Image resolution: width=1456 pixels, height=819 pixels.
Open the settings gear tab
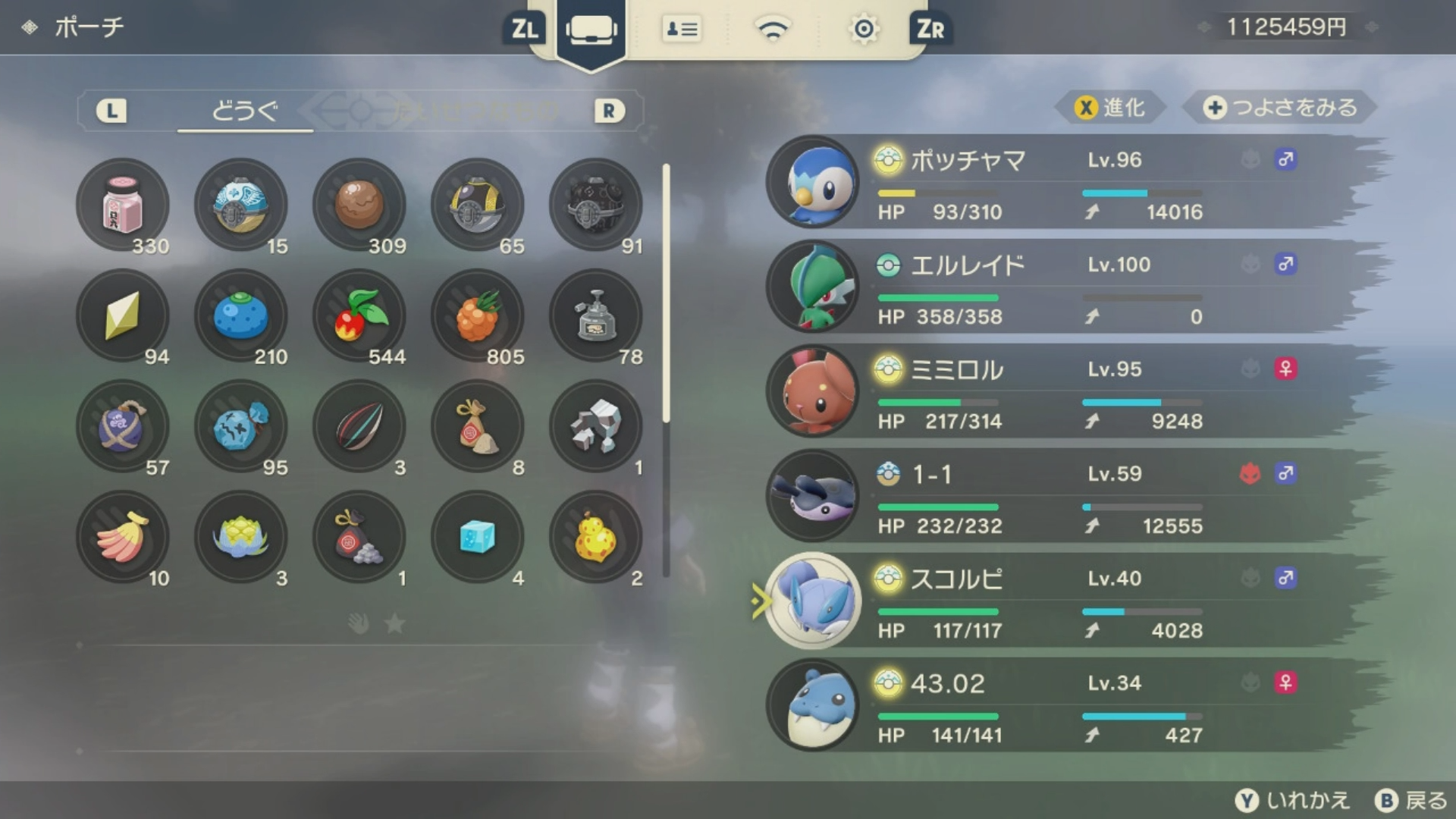863,30
